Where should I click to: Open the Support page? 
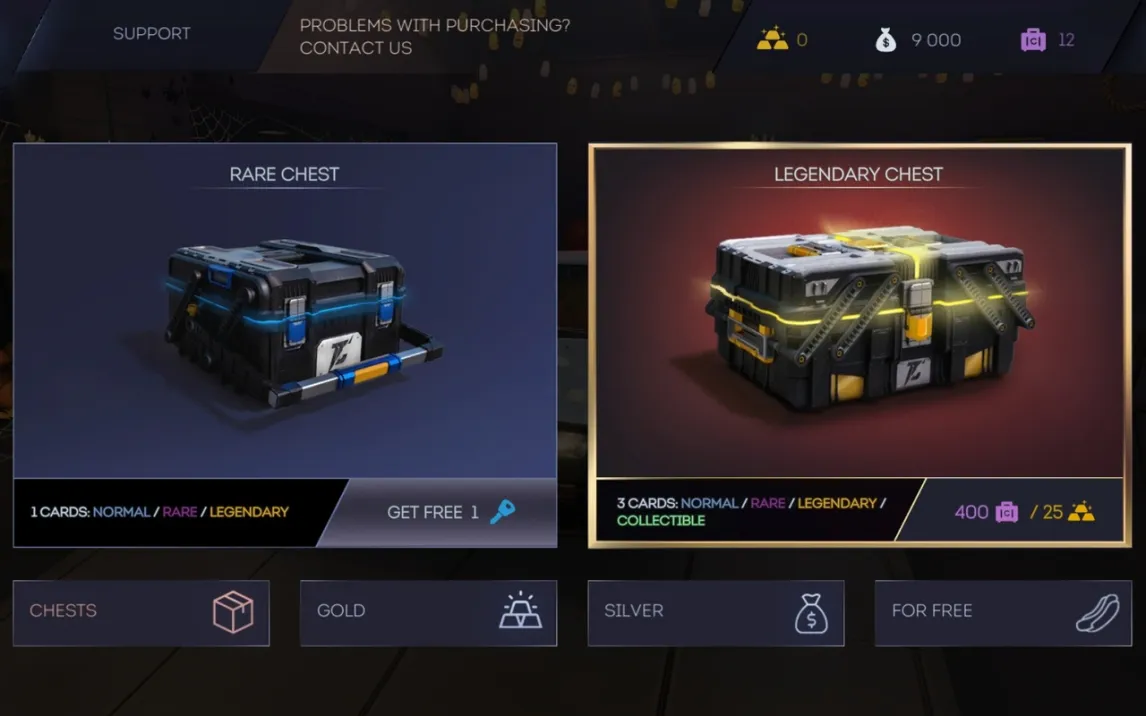(151, 34)
